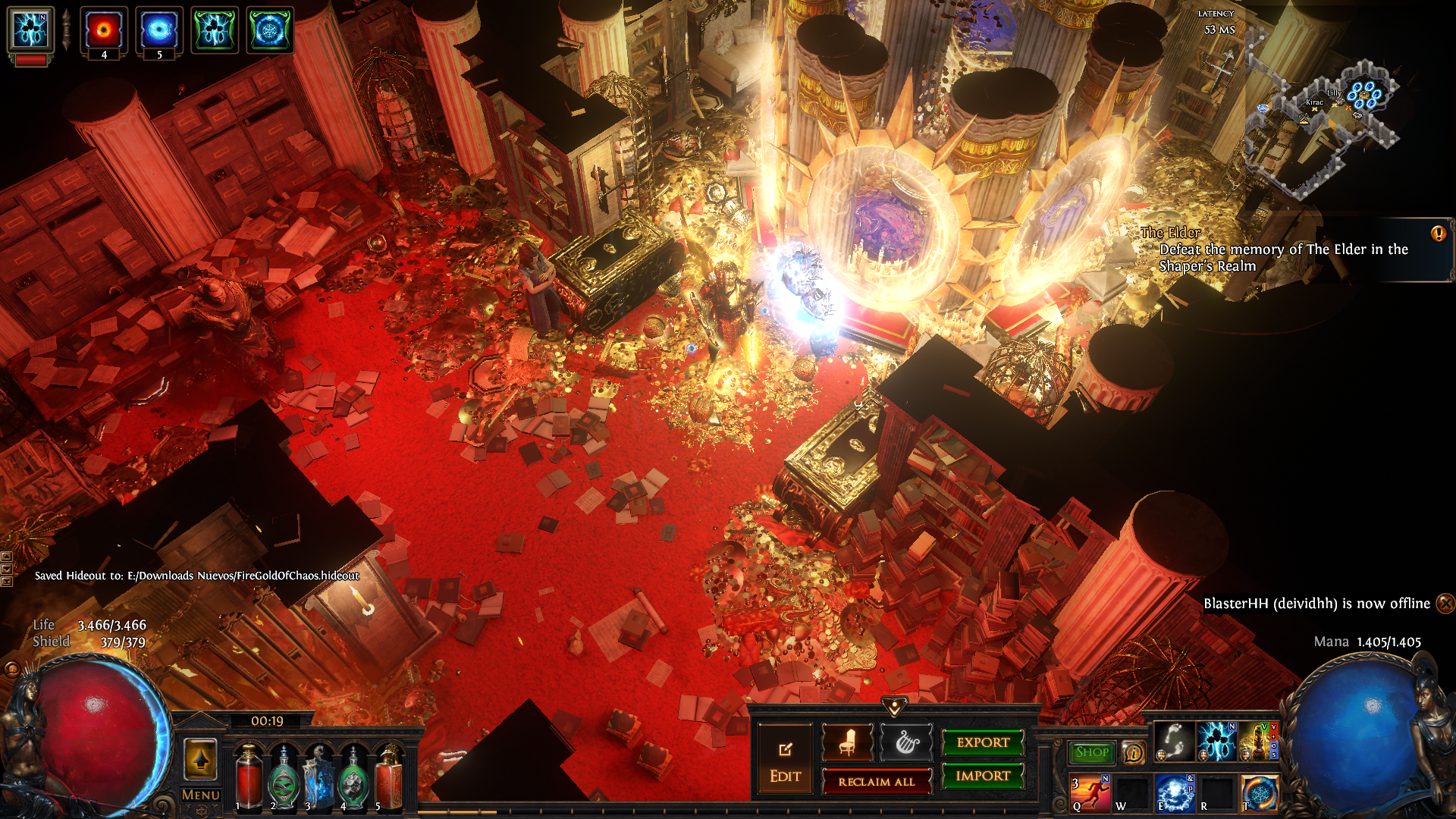Trigger the snowflake ring skill on T
The width and height of the screenshot is (1456, 819).
[1259, 793]
